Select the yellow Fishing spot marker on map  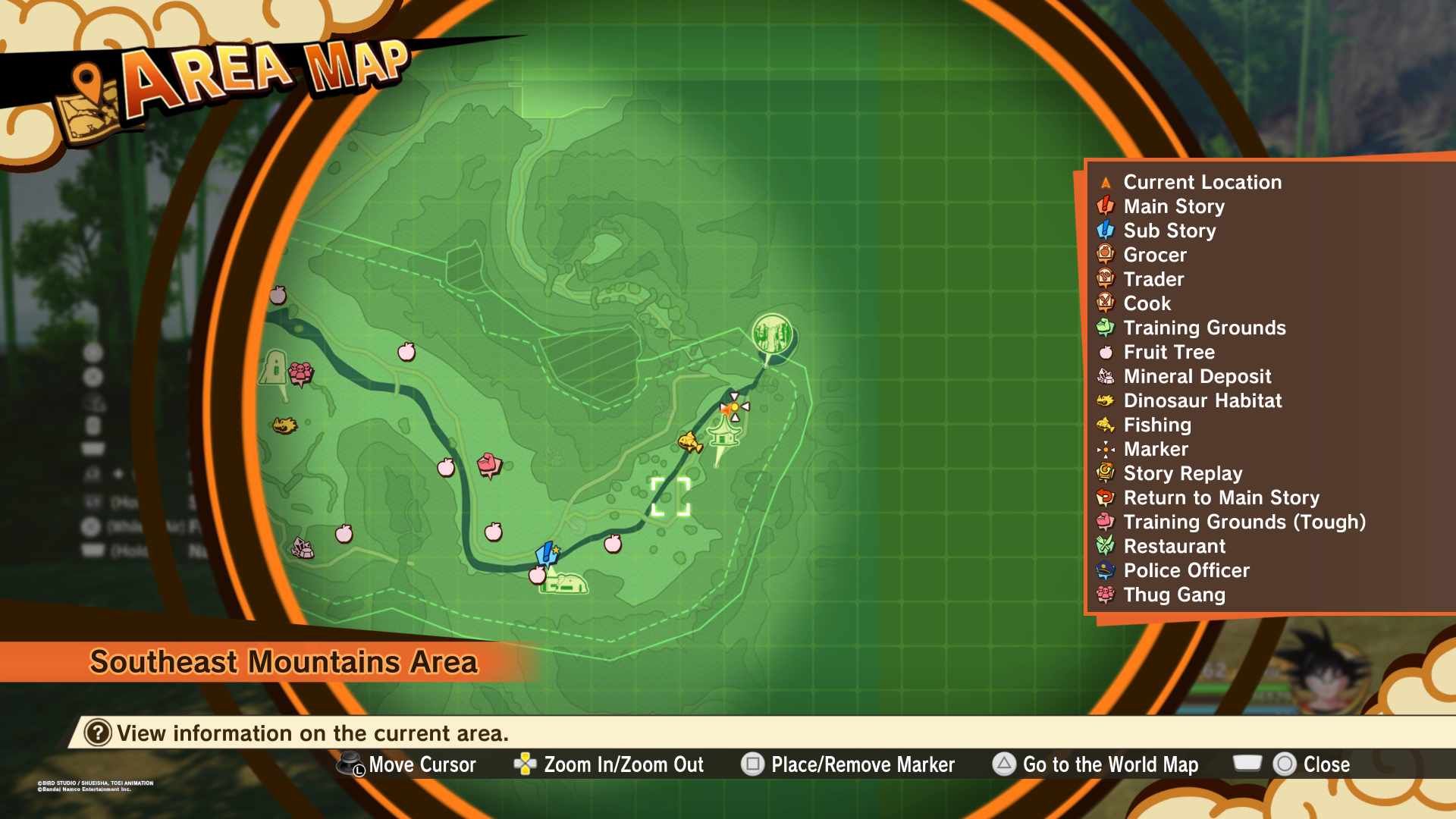(x=689, y=441)
